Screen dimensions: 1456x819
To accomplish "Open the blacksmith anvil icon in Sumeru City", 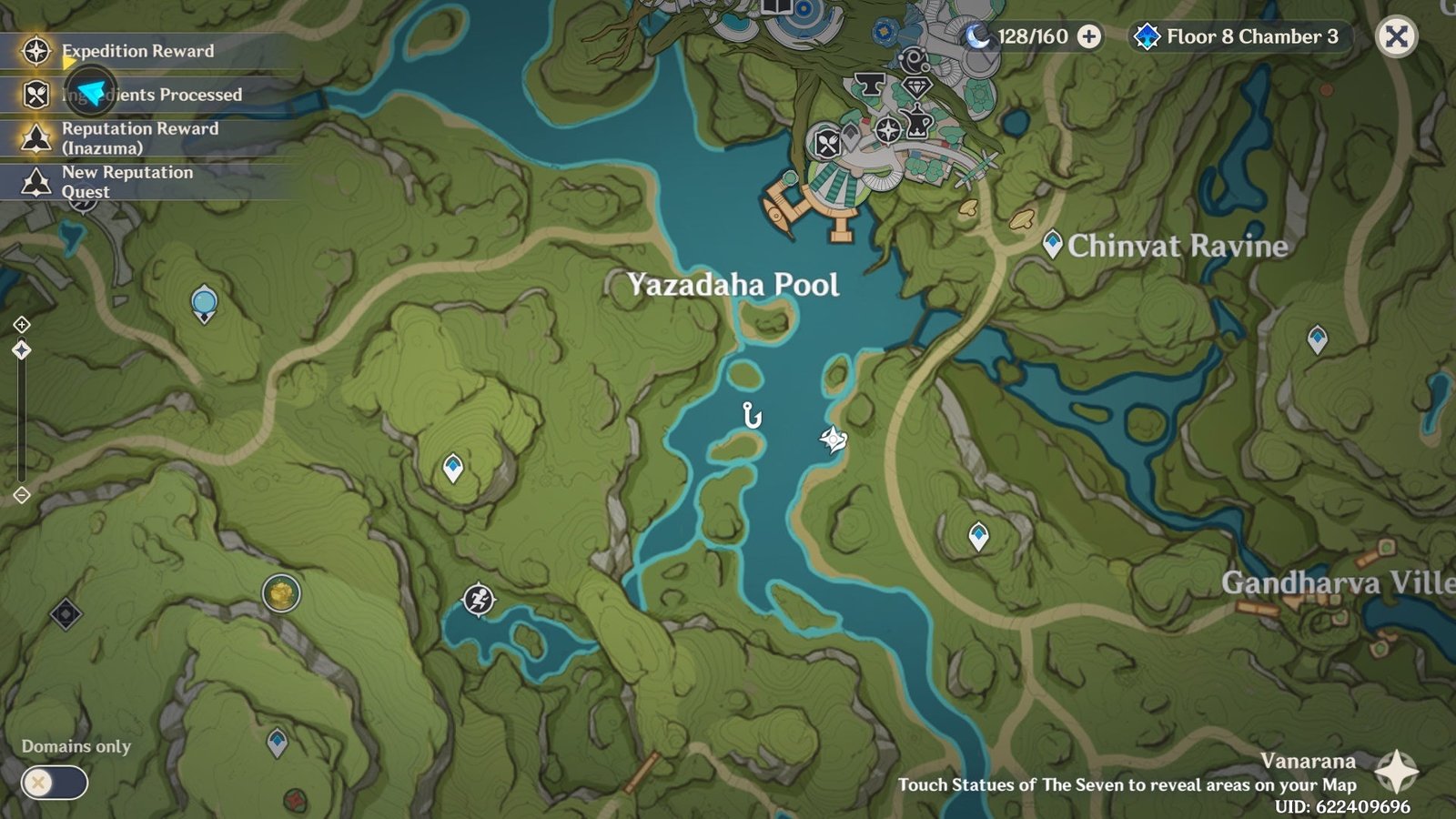I will pyautogui.click(x=869, y=84).
